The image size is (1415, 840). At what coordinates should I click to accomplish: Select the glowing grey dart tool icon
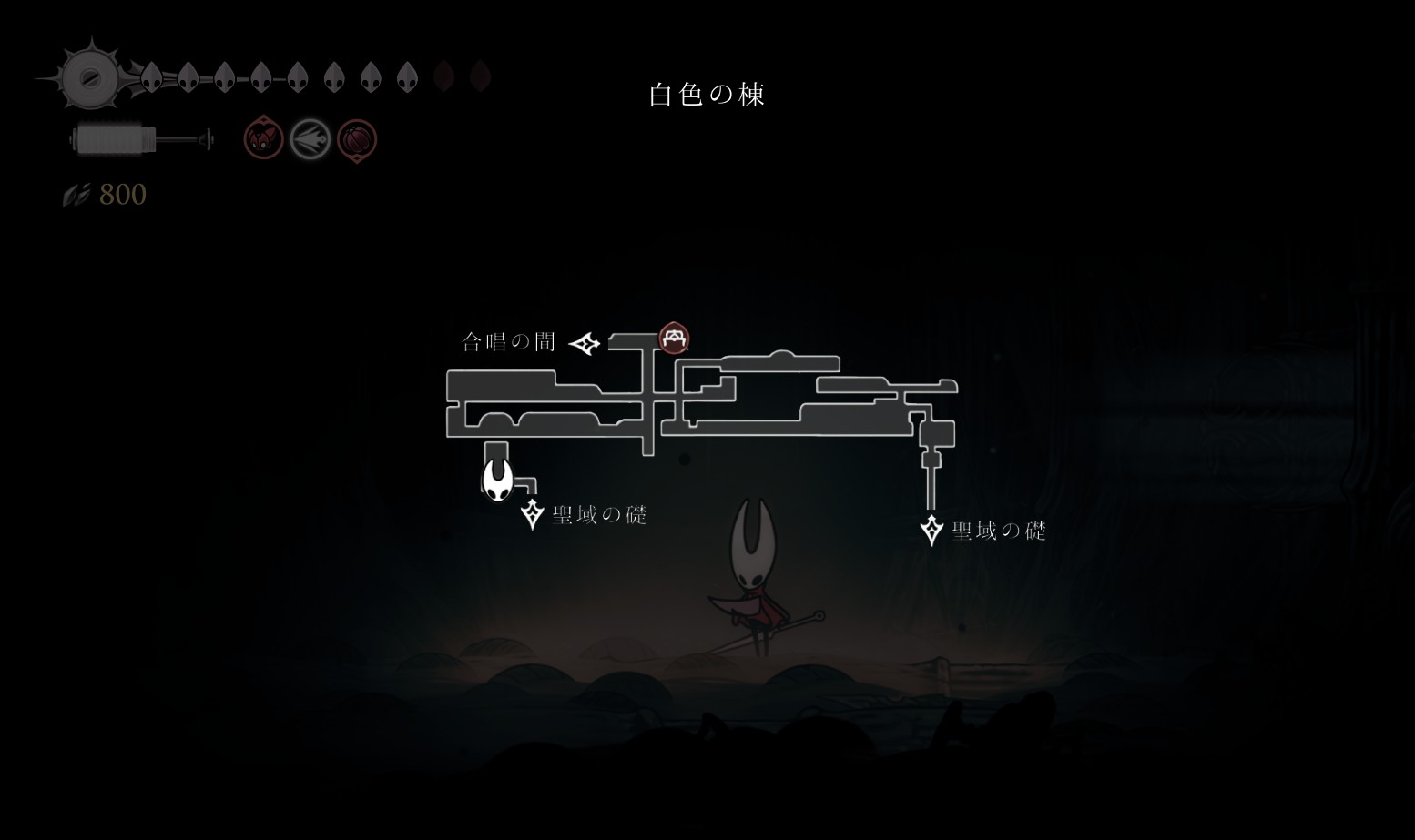pyautogui.click(x=310, y=140)
